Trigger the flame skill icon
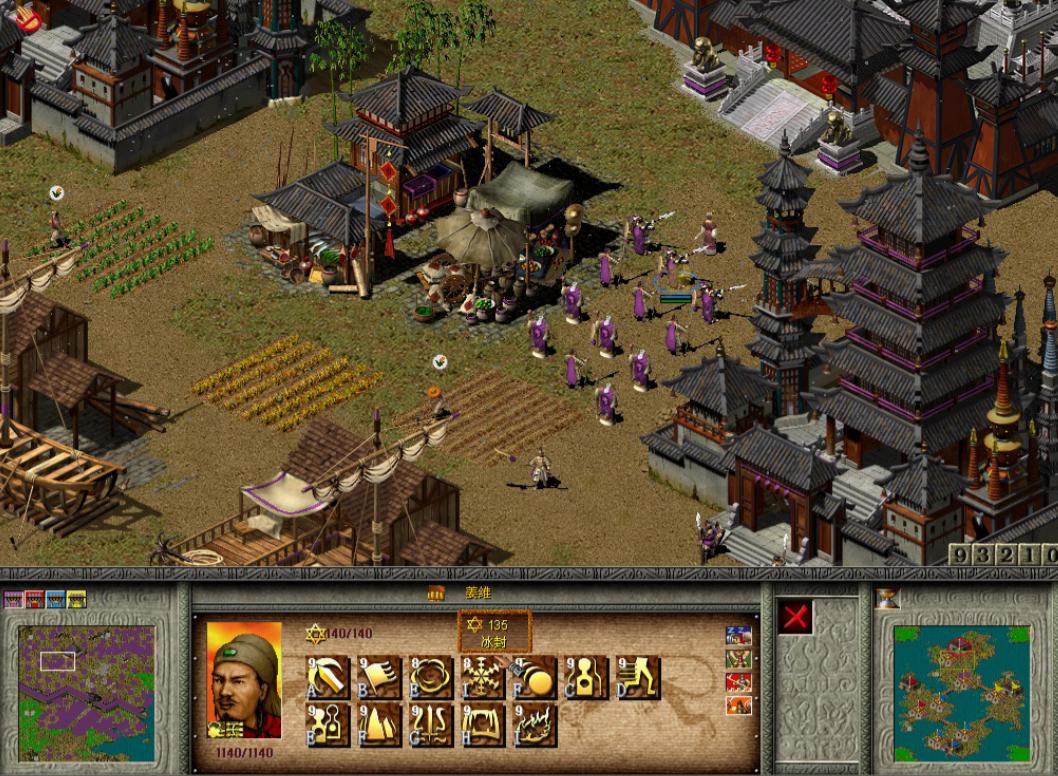The height and width of the screenshot is (776, 1058). [535, 725]
